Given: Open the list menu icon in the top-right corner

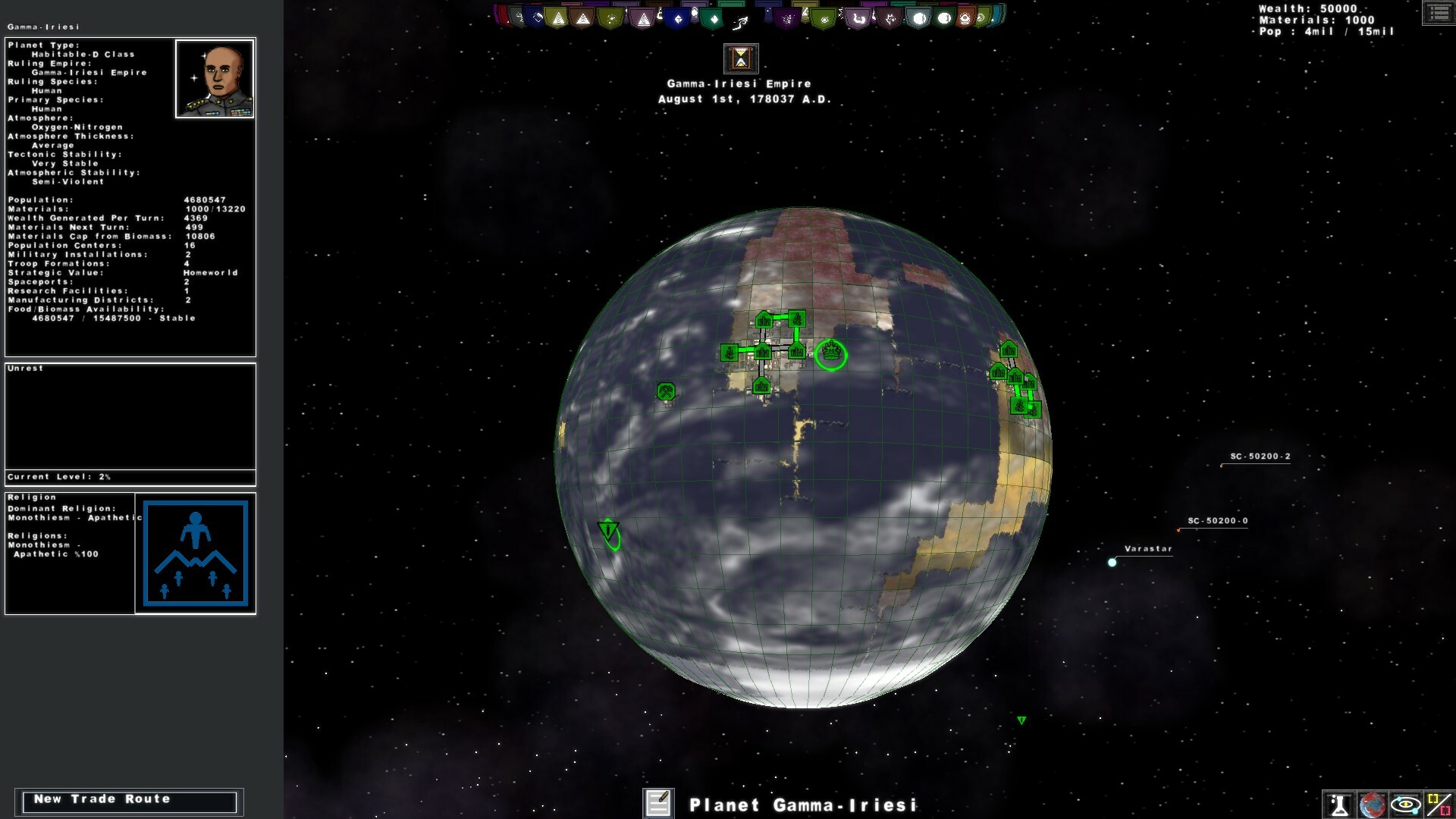Looking at the screenshot, I should [1439, 13].
